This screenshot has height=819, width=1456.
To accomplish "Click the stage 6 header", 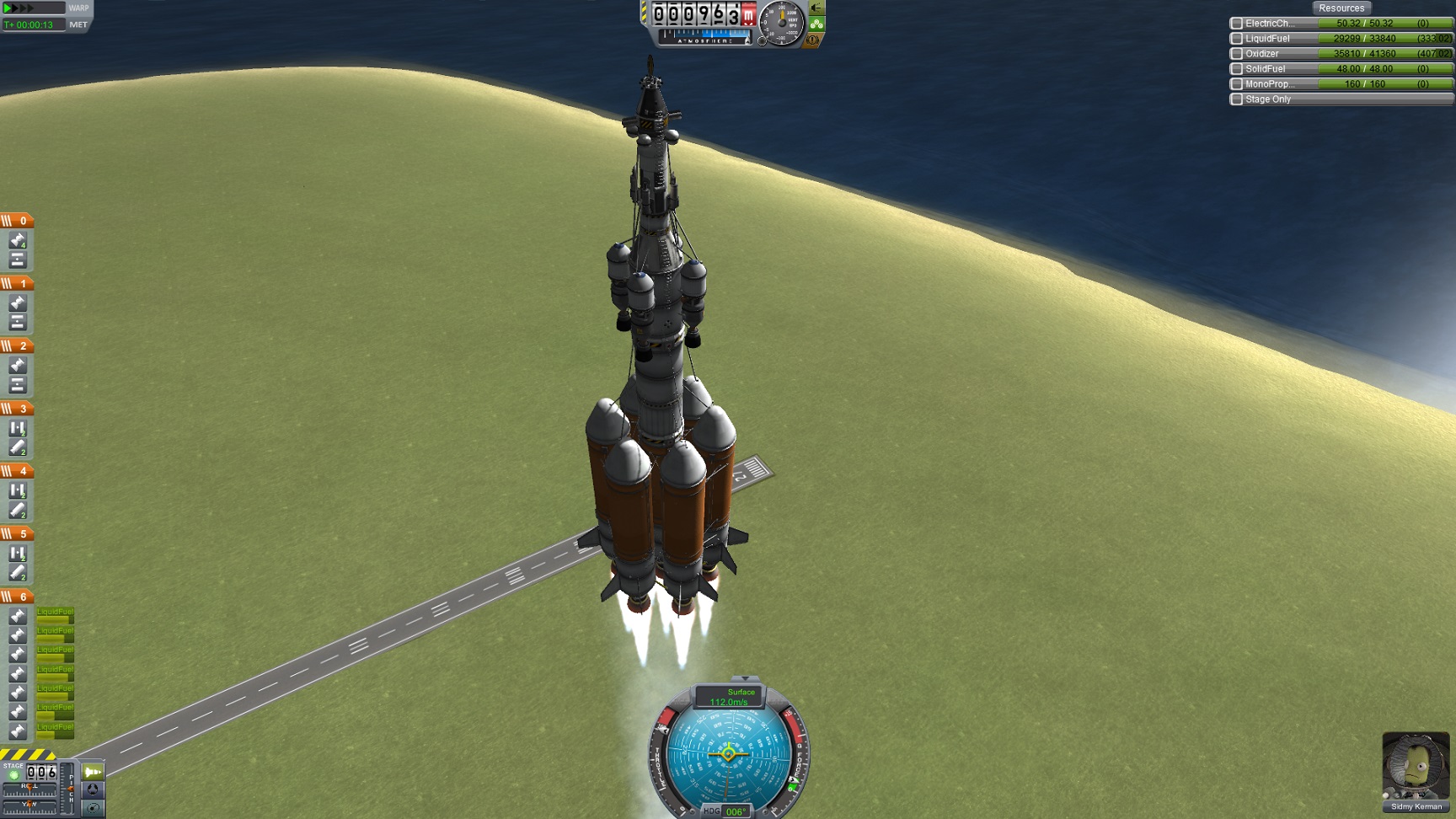I will [17, 597].
